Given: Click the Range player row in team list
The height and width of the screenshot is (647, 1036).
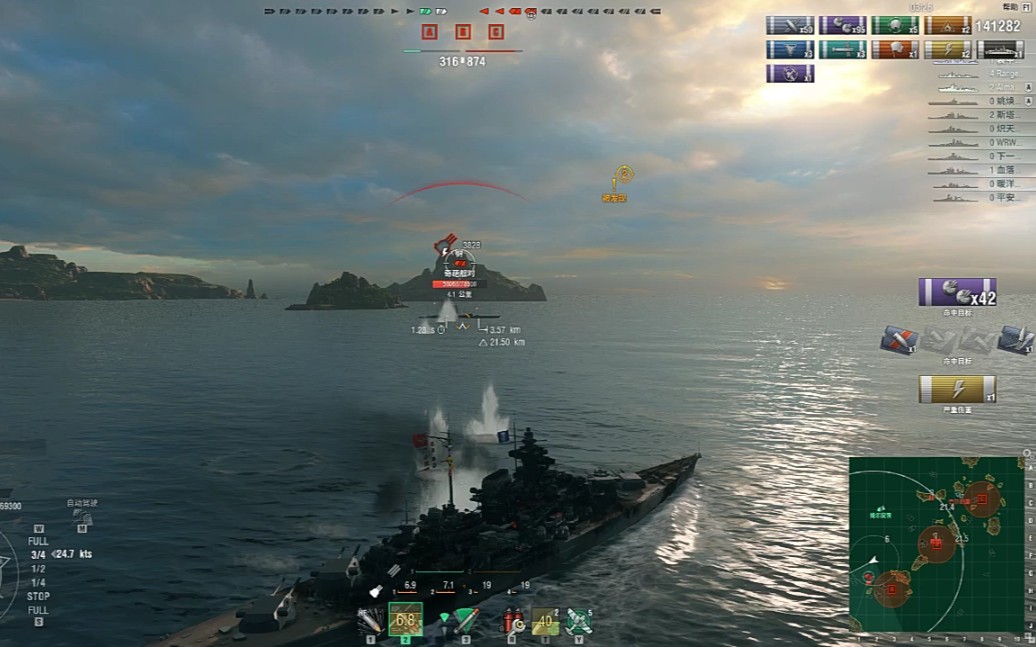Looking at the screenshot, I should point(980,74).
